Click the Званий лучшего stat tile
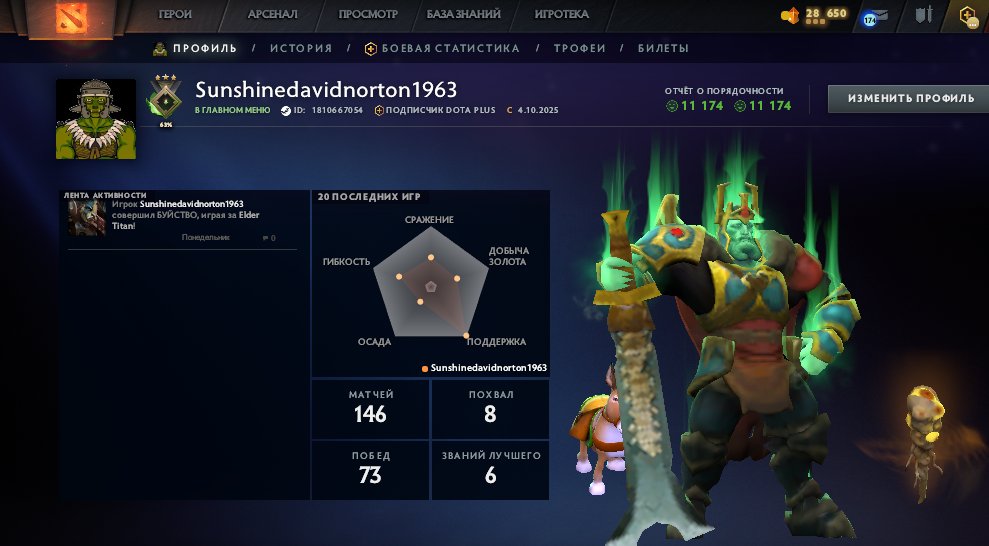Viewport: 989px width, 546px height. point(490,469)
